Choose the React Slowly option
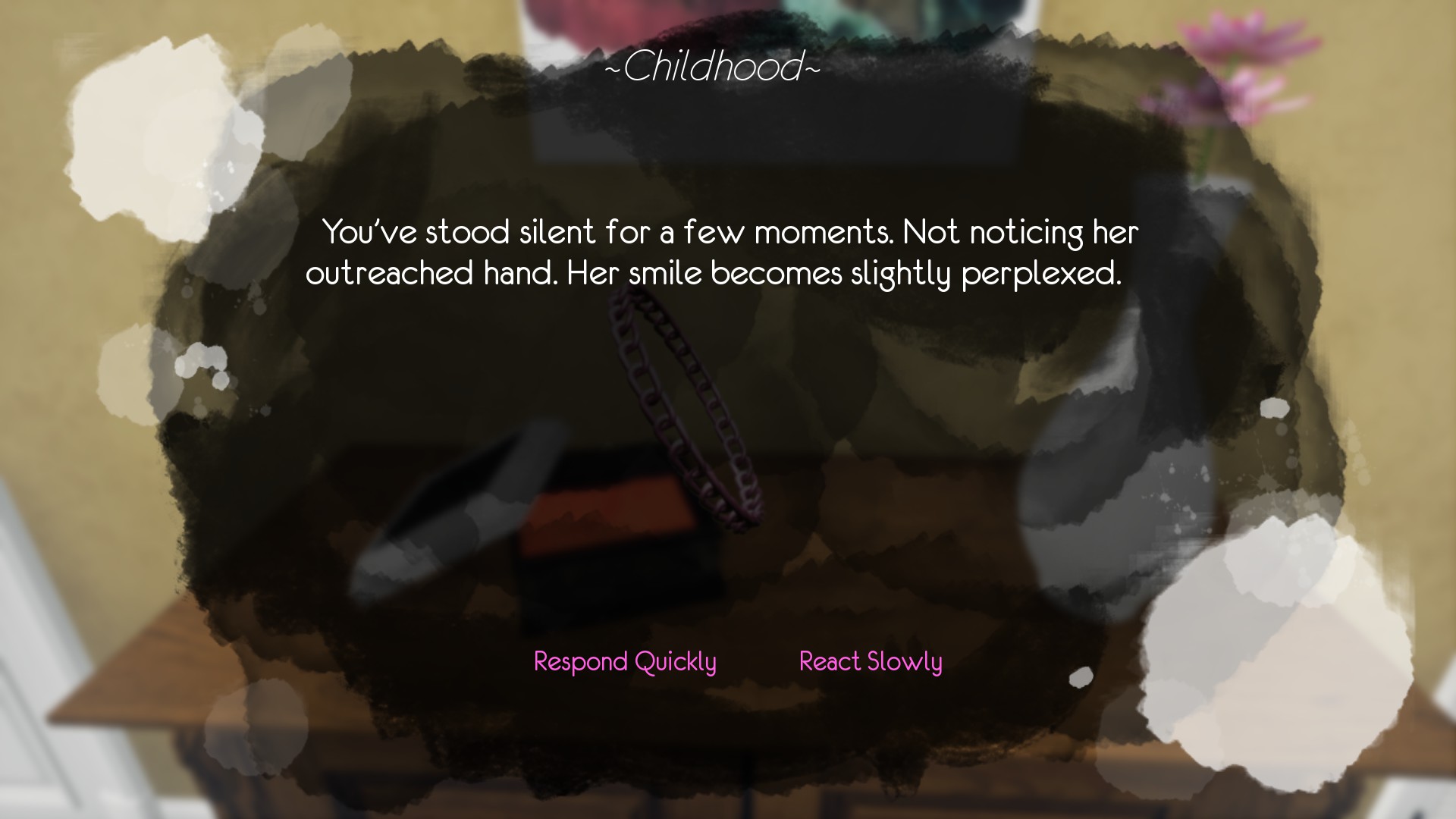The height and width of the screenshot is (819, 1456). pos(871,661)
